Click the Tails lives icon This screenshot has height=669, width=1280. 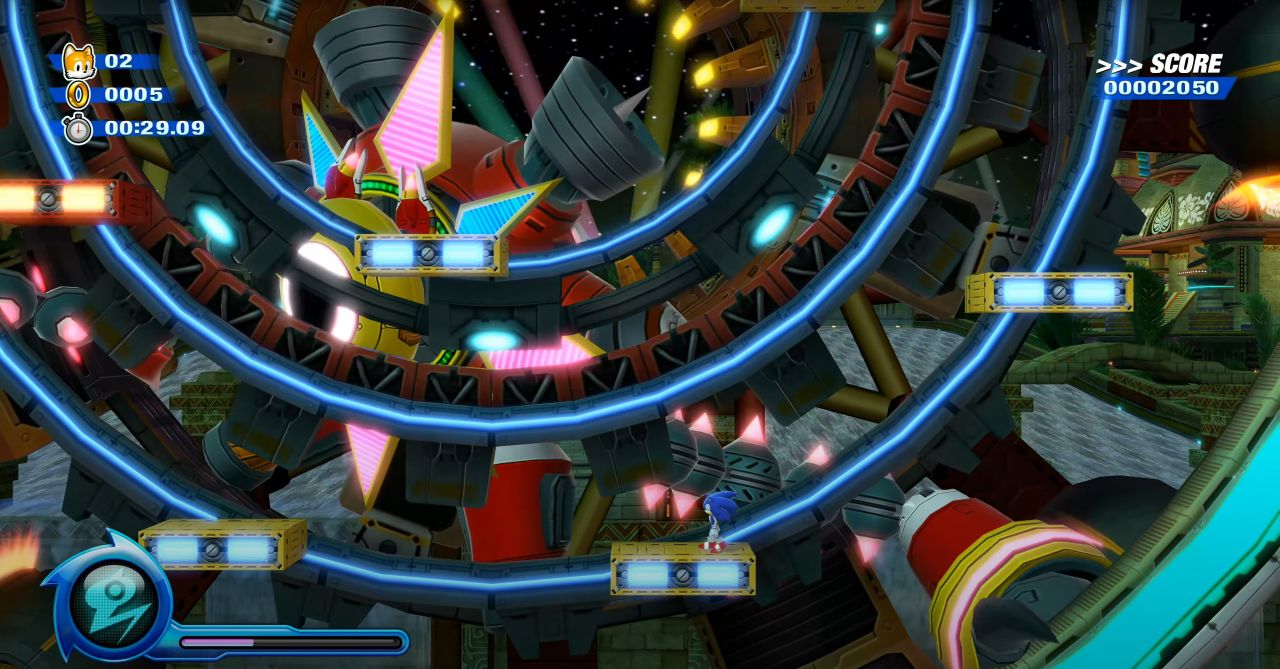[x=77, y=62]
